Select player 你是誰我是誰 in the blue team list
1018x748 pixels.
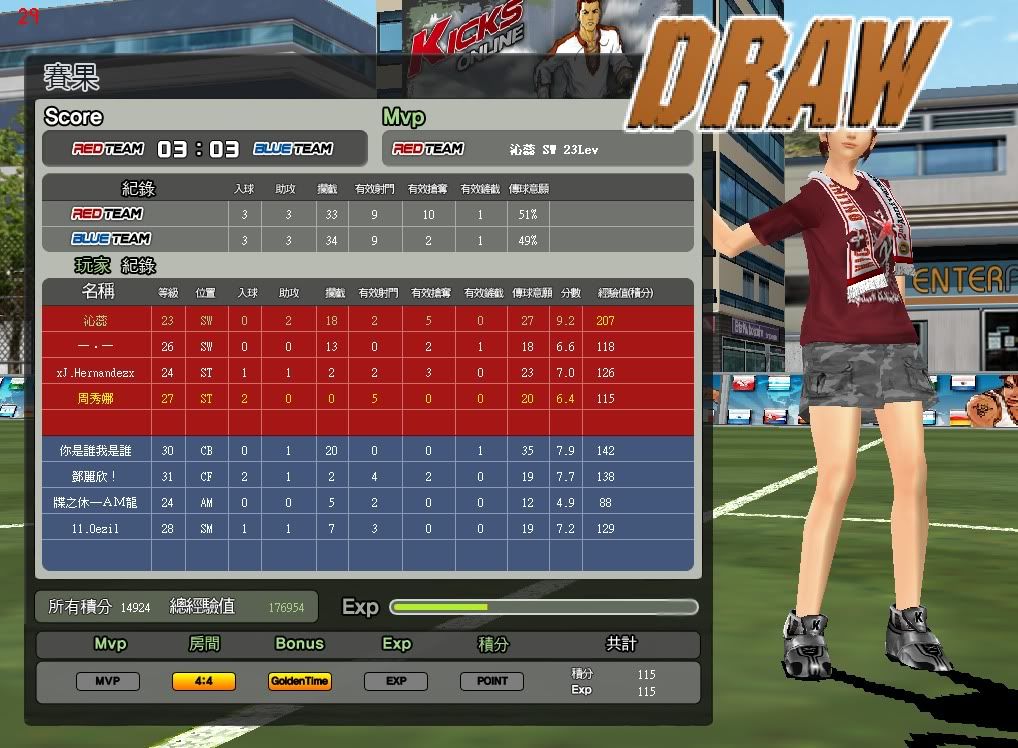pos(368,451)
